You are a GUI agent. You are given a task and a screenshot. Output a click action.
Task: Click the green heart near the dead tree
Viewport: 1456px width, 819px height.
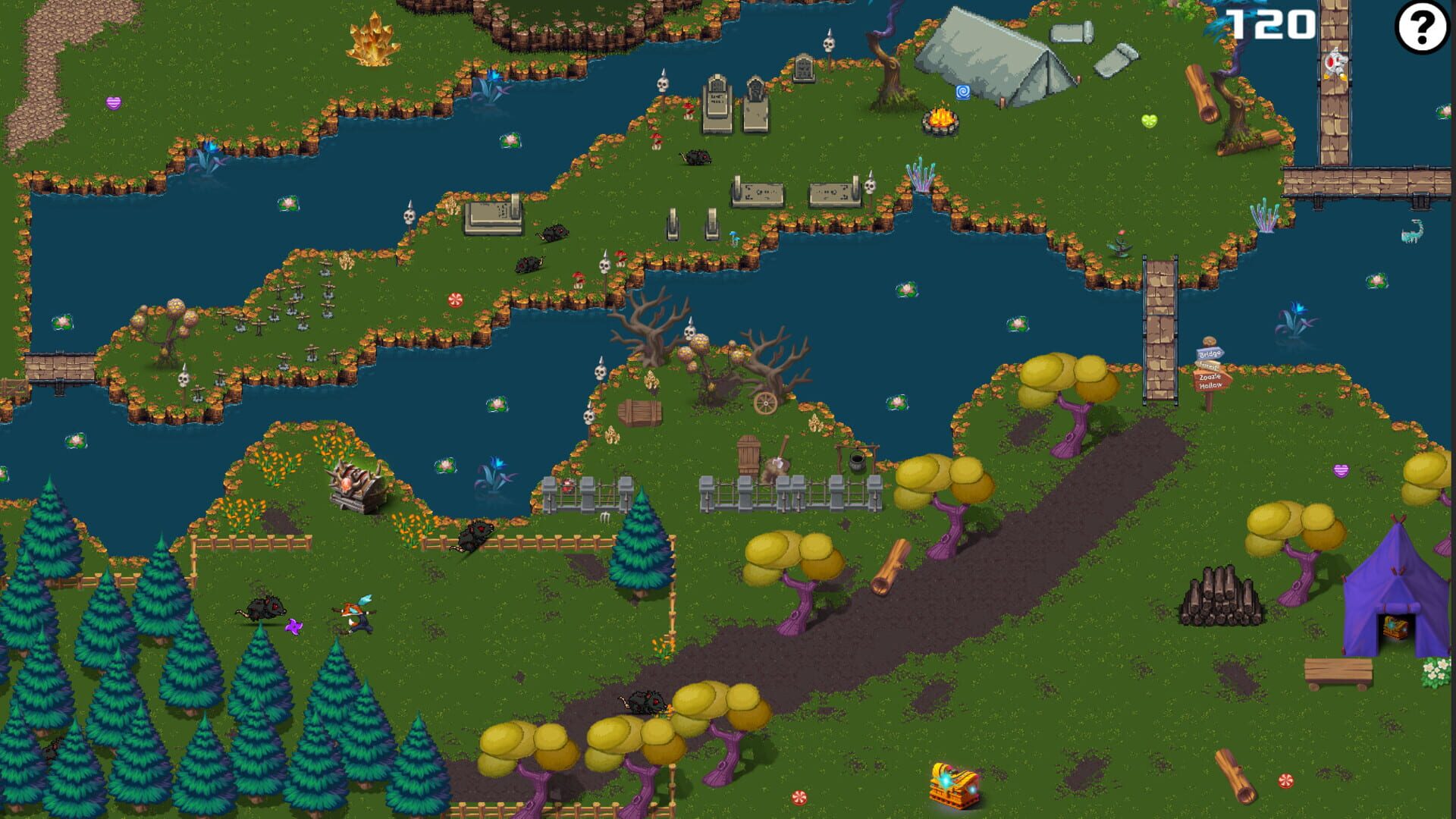pyautogui.click(x=1150, y=120)
